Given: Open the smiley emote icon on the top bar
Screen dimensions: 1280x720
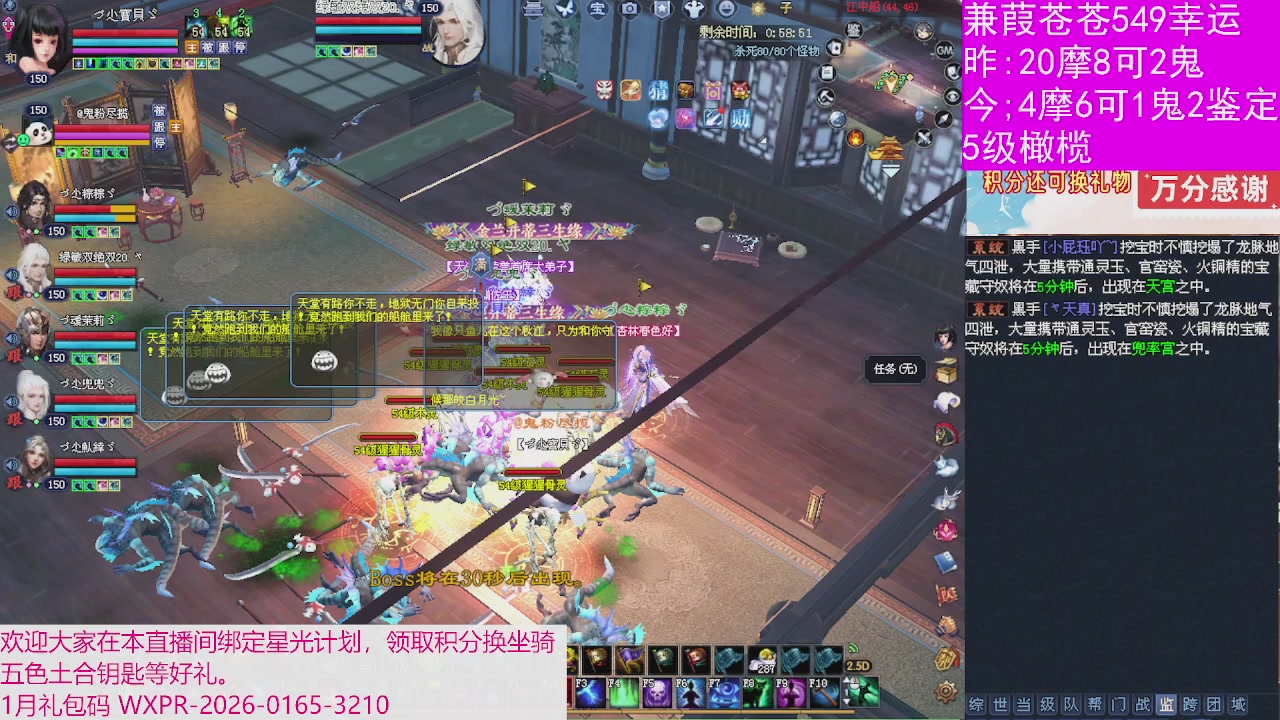Looking at the screenshot, I should click(x=726, y=10).
